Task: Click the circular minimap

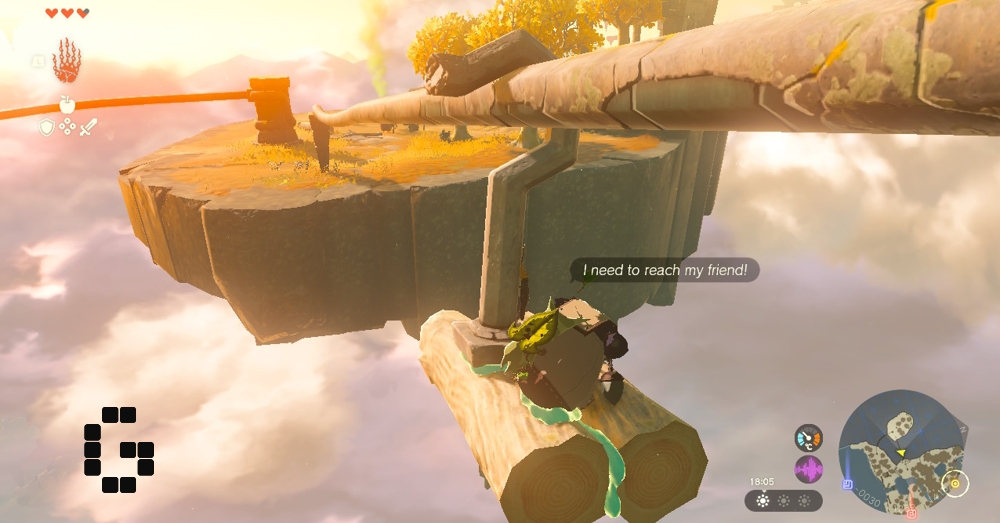Action: coord(900,452)
